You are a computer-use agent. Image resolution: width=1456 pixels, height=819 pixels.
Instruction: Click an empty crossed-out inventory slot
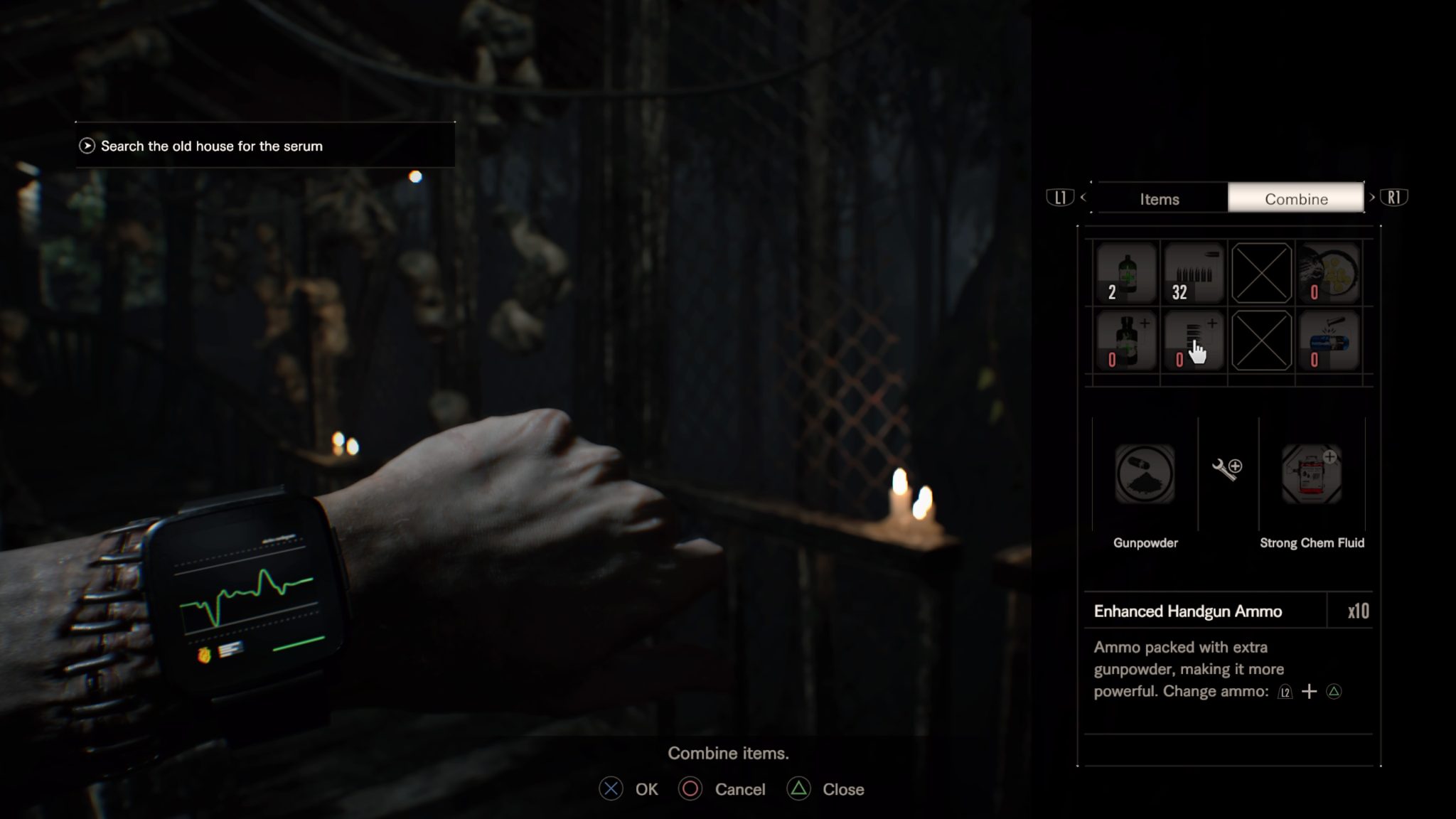tap(1262, 272)
